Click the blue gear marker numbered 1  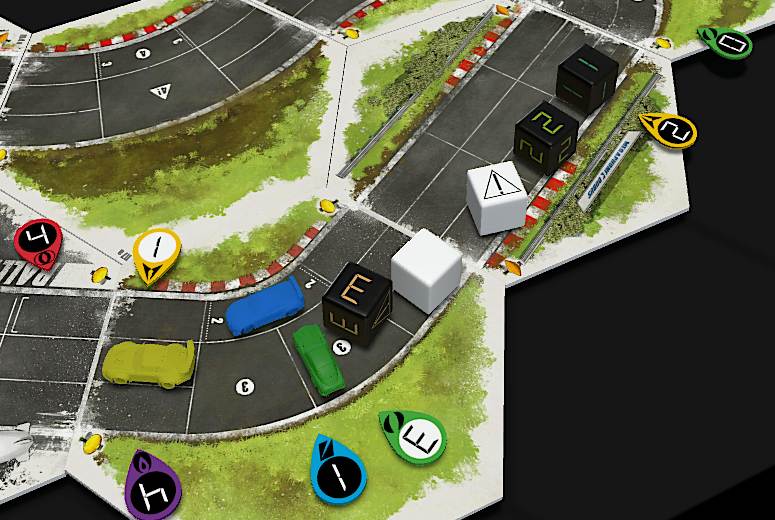(338, 470)
